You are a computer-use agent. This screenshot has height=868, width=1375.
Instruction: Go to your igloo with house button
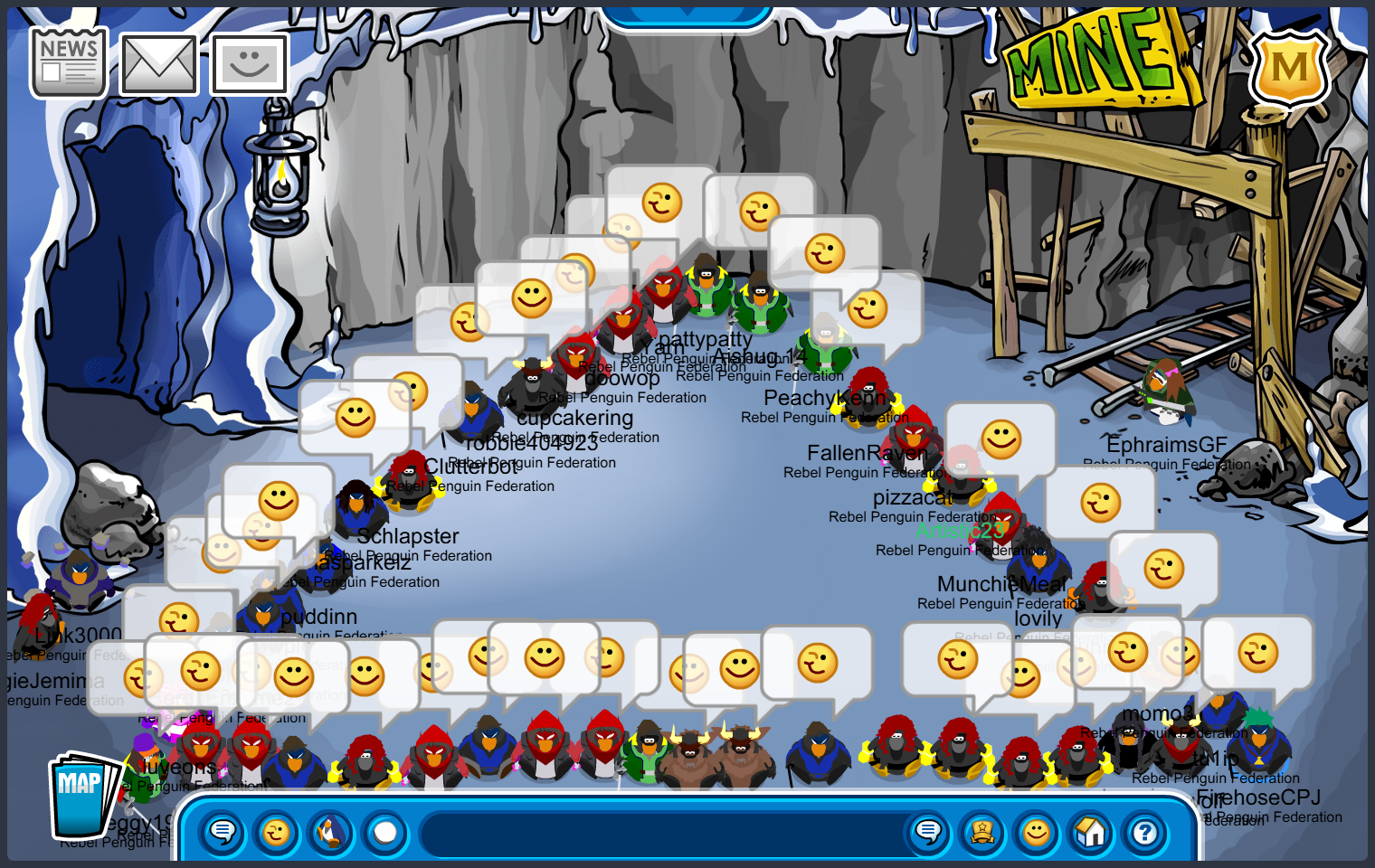click(x=1091, y=832)
